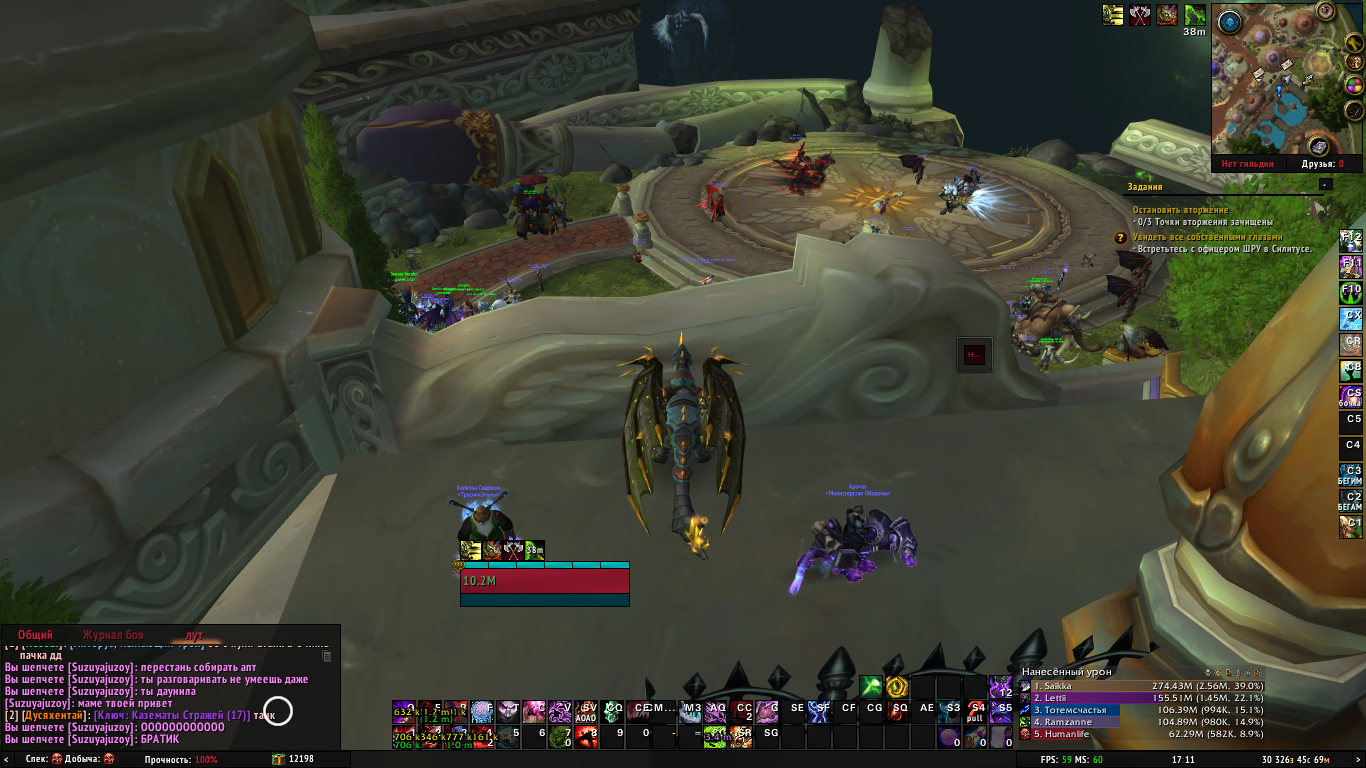1366x768 pixels.
Task: Click the S4 pull macro slot
Action: coord(975,711)
